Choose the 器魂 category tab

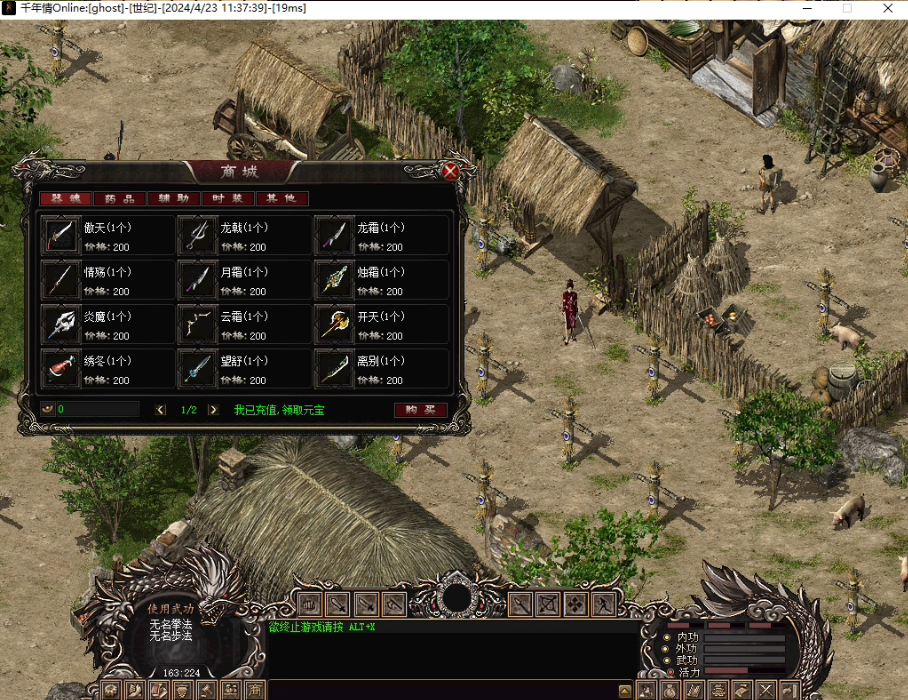pos(66,199)
